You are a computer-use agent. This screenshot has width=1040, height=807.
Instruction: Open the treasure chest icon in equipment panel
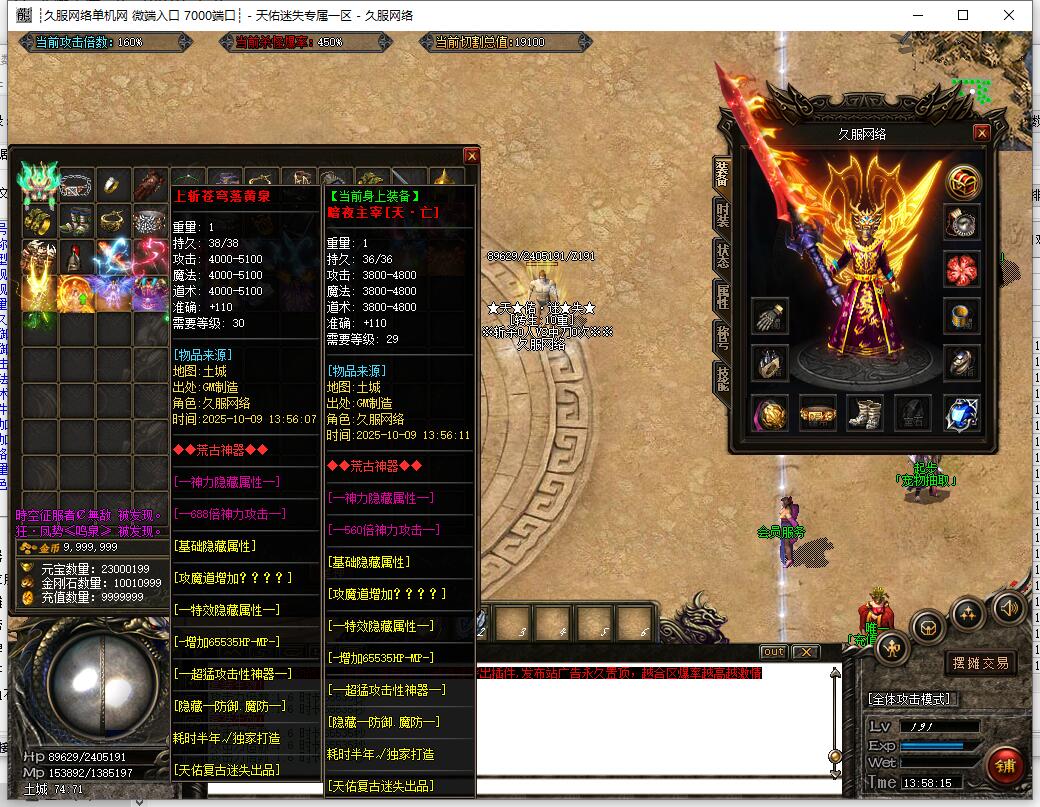coord(963,182)
